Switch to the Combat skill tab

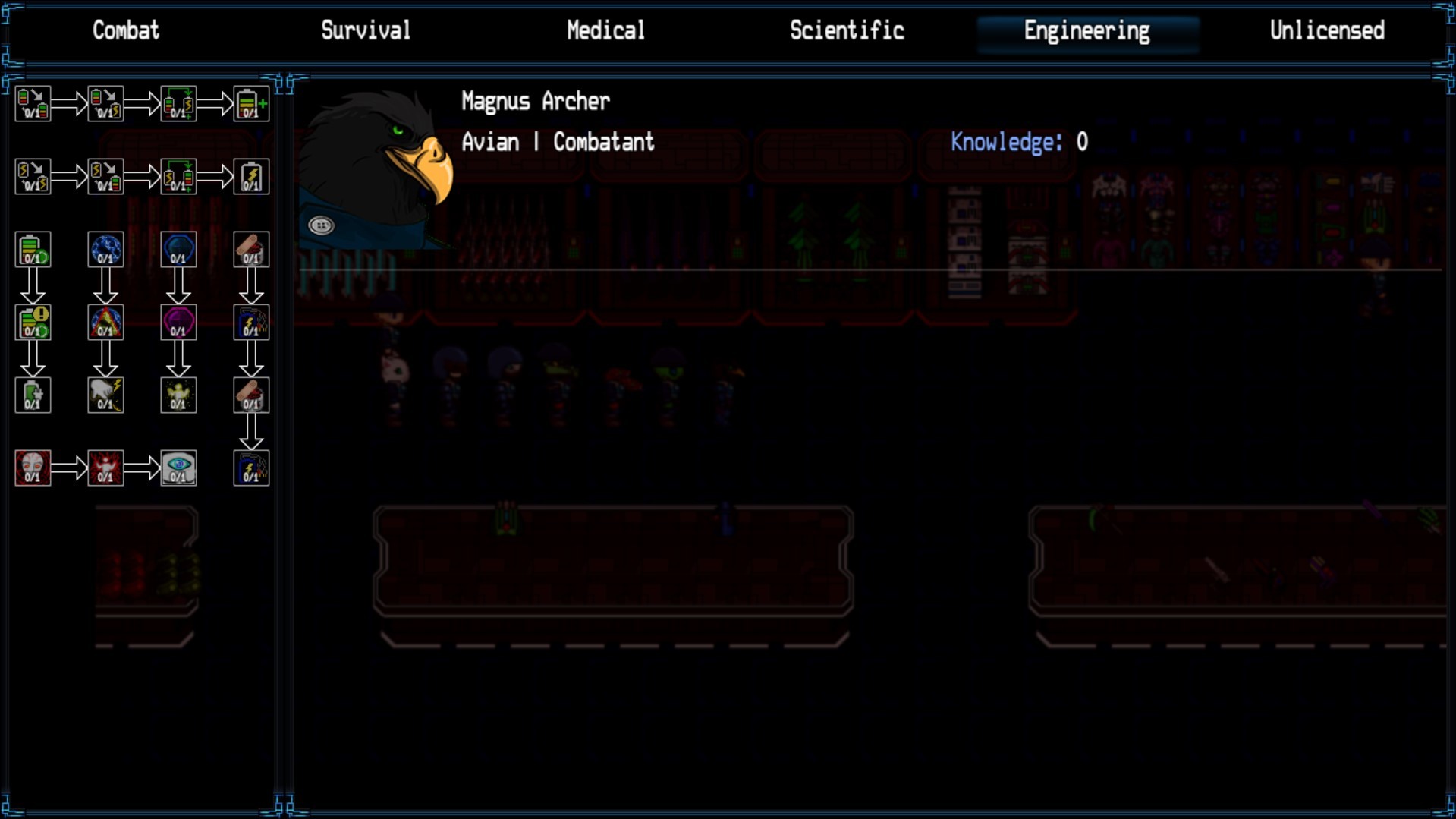(126, 31)
